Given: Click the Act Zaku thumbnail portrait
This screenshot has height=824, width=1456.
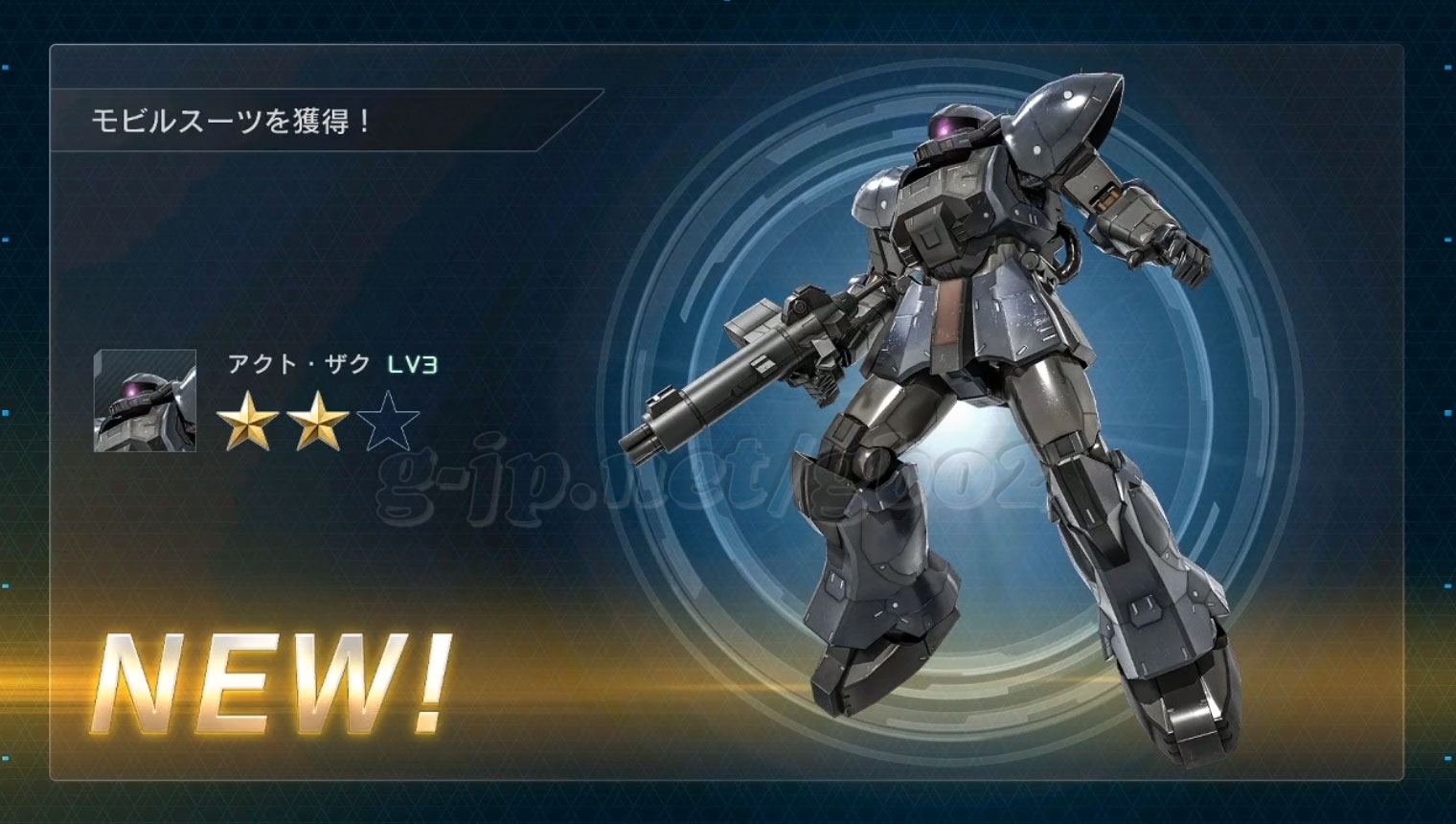Looking at the screenshot, I should [142, 402].
